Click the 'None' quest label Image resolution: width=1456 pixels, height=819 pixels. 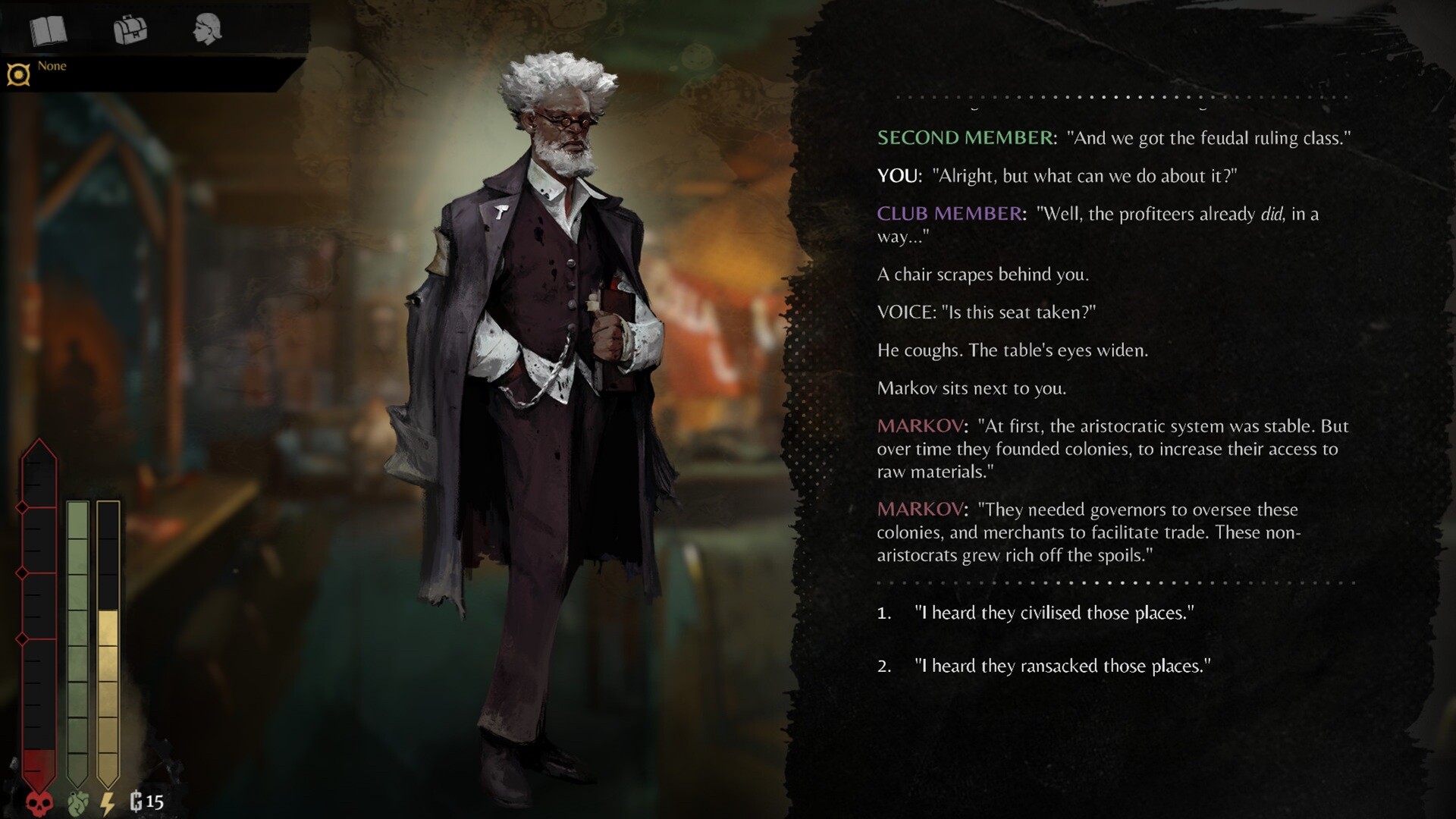coord(53,66)
